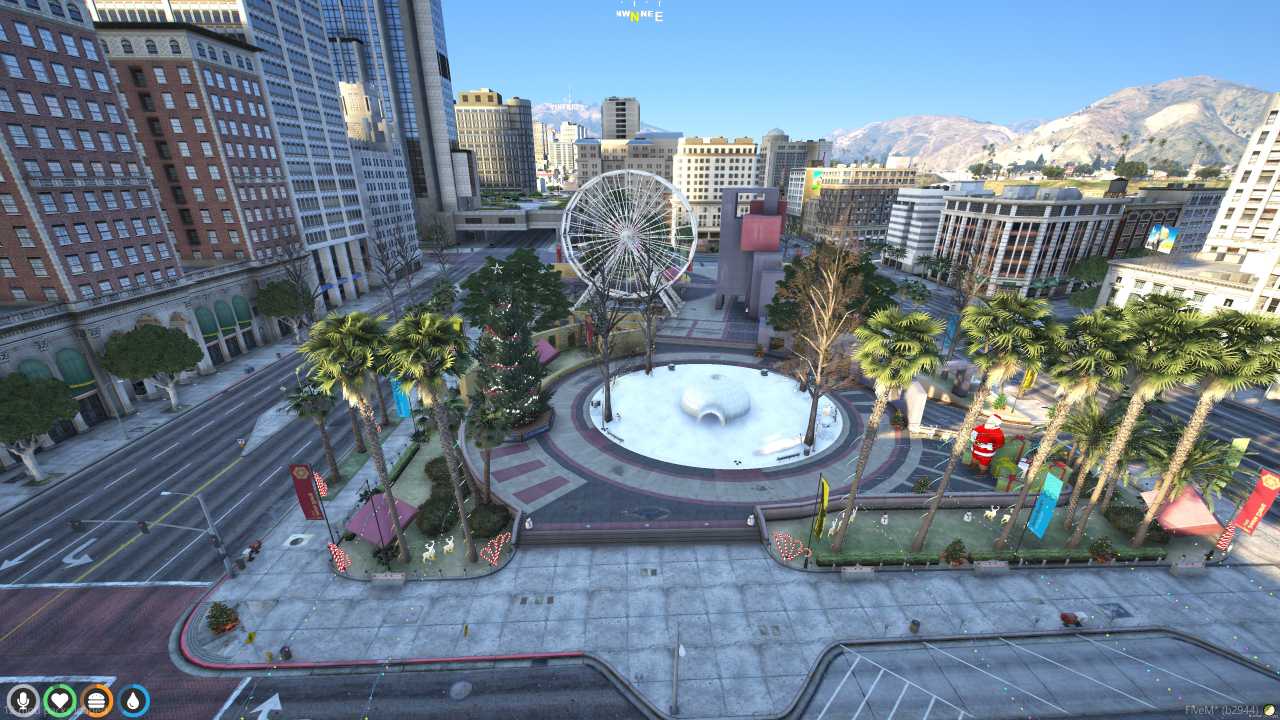Click the orange burger hunger icon
1280x720 pixels.
(97, 700)
